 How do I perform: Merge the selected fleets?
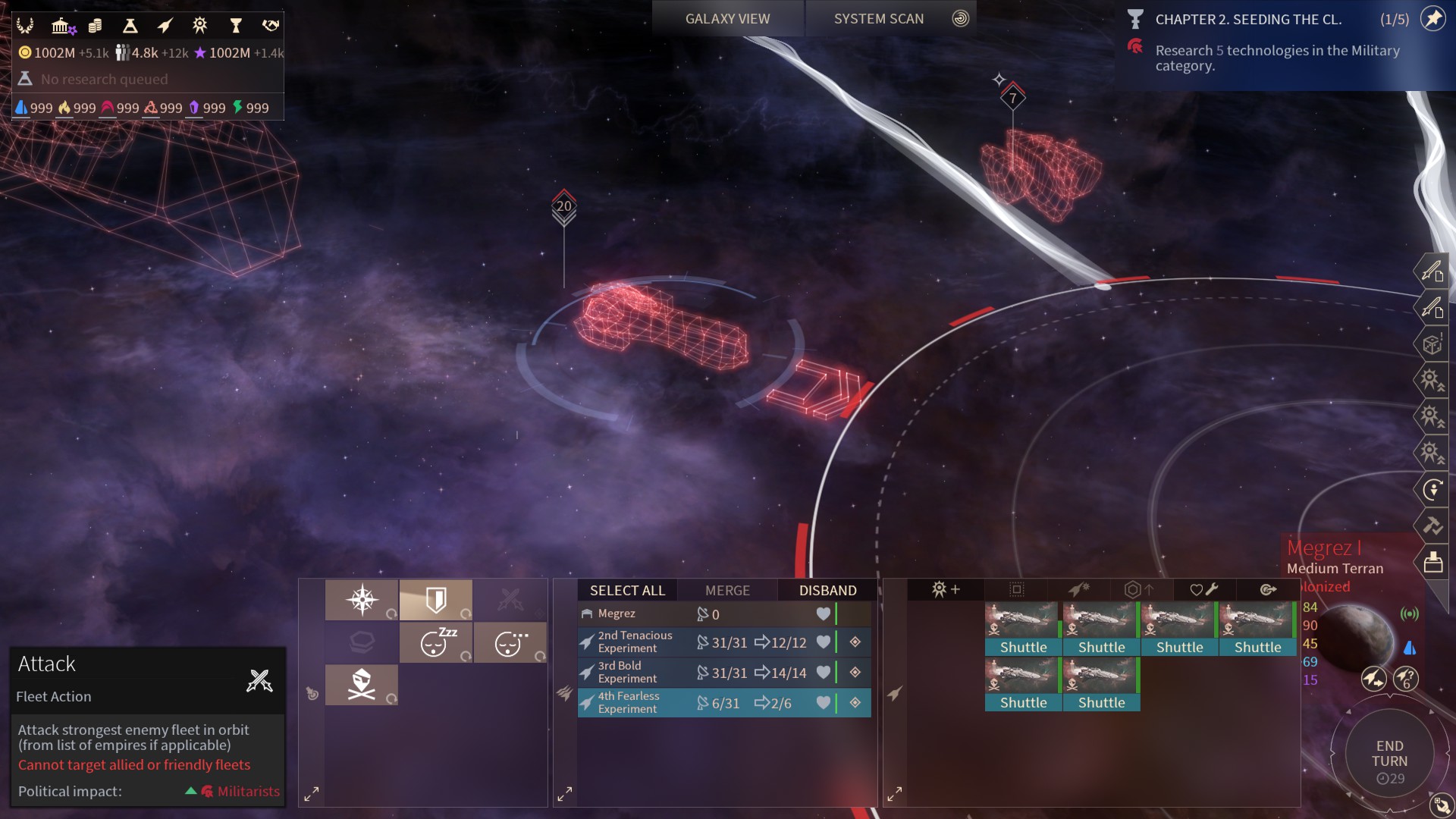[x=727, y=590]
